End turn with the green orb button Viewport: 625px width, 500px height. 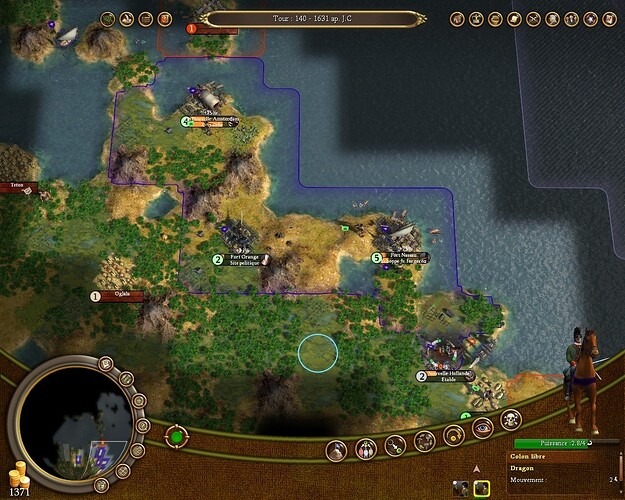coord(176,436)
